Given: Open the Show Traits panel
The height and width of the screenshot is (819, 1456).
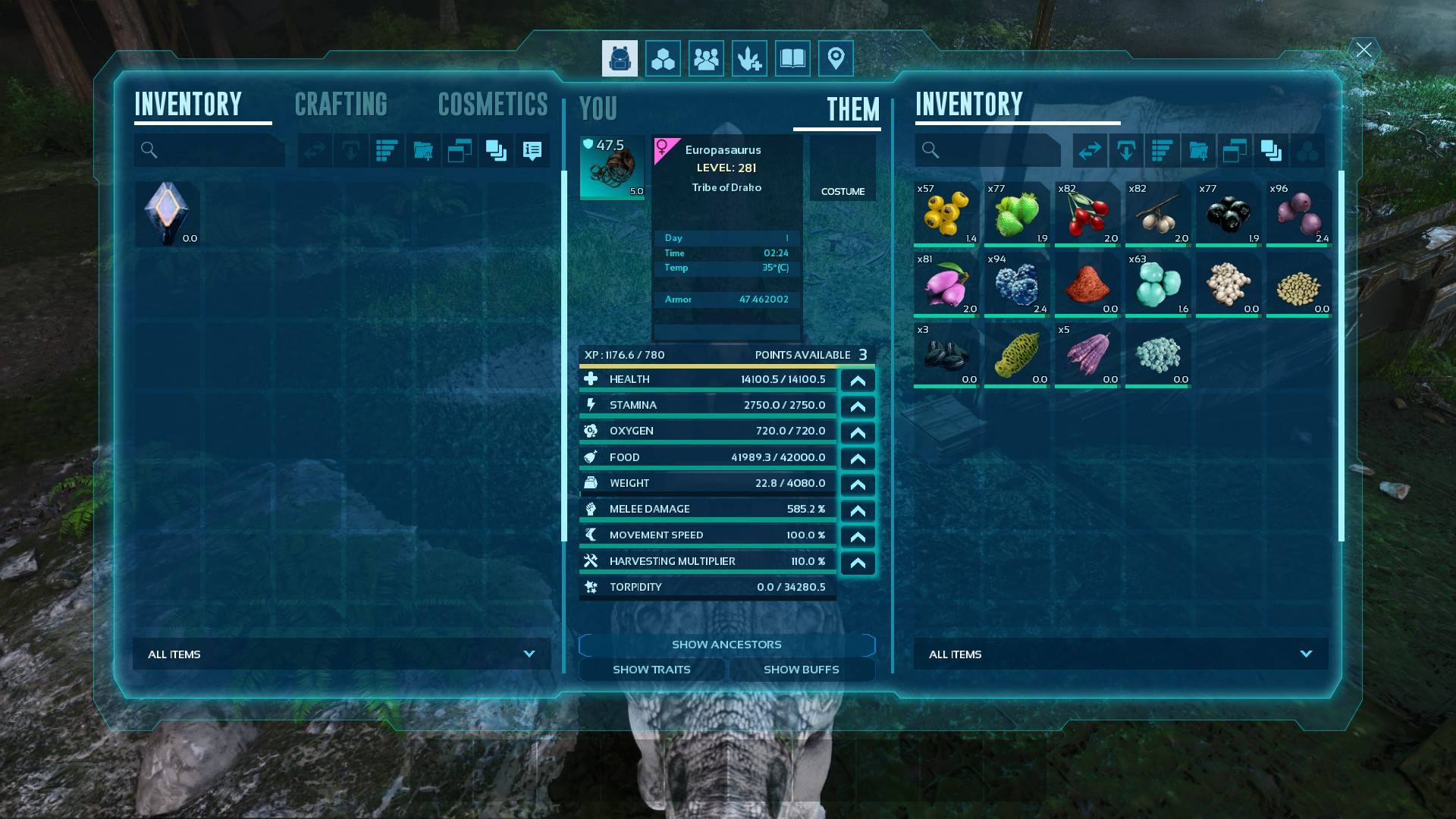Looking at the screenshot, I should click(651, 670).
